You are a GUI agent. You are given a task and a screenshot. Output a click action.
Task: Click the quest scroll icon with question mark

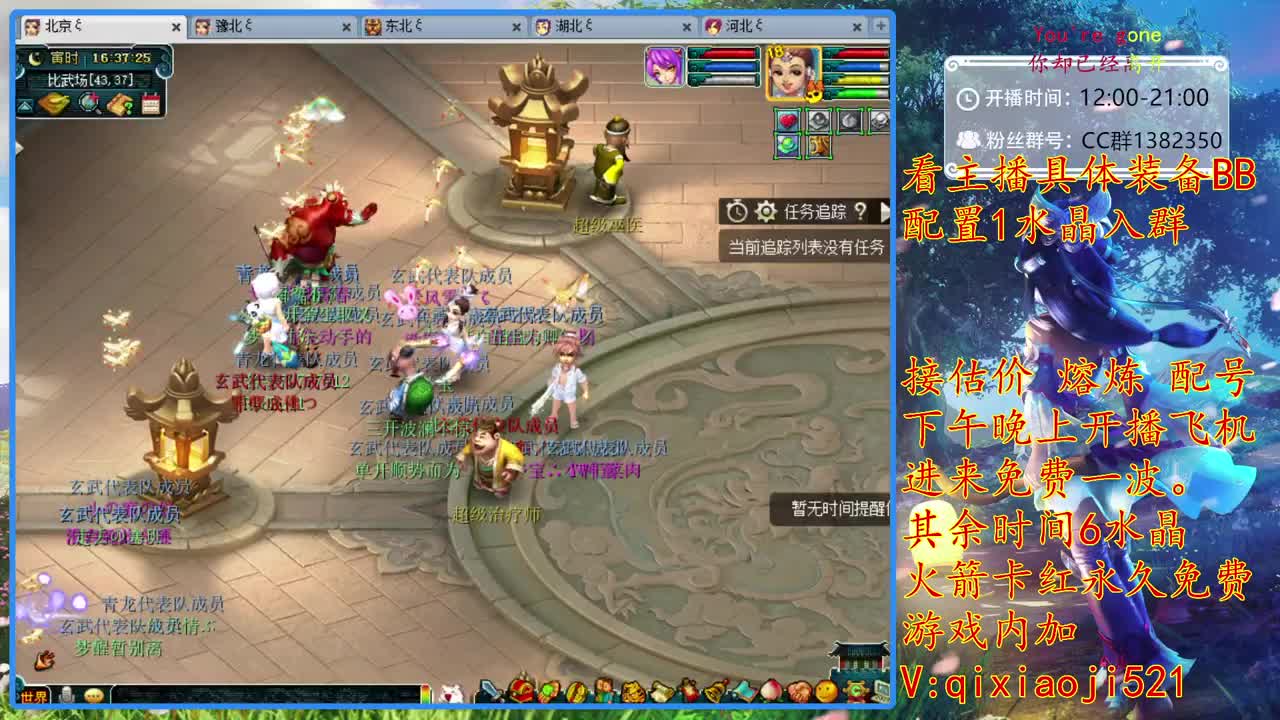pyautogui.click(x=120, y=104)
